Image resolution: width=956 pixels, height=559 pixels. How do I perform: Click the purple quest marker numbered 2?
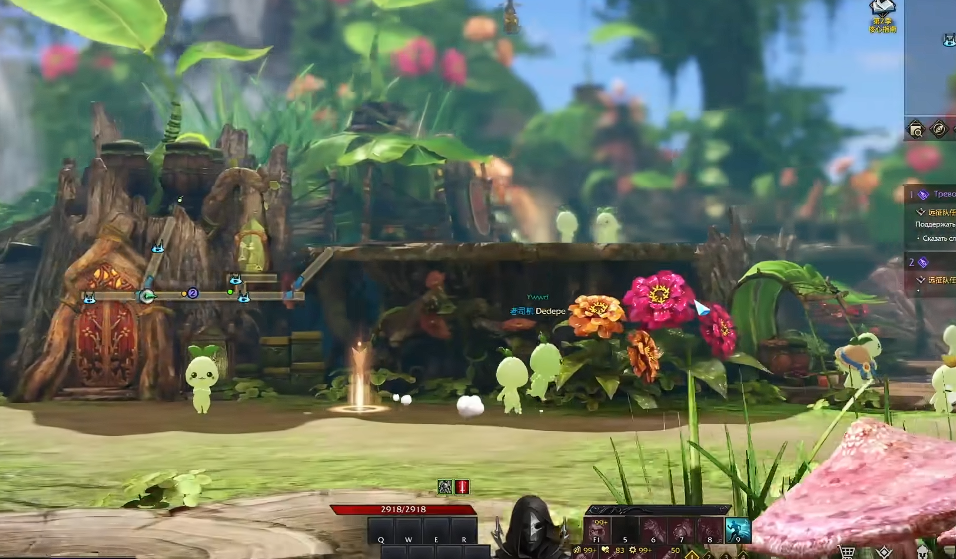pos(193,293)
